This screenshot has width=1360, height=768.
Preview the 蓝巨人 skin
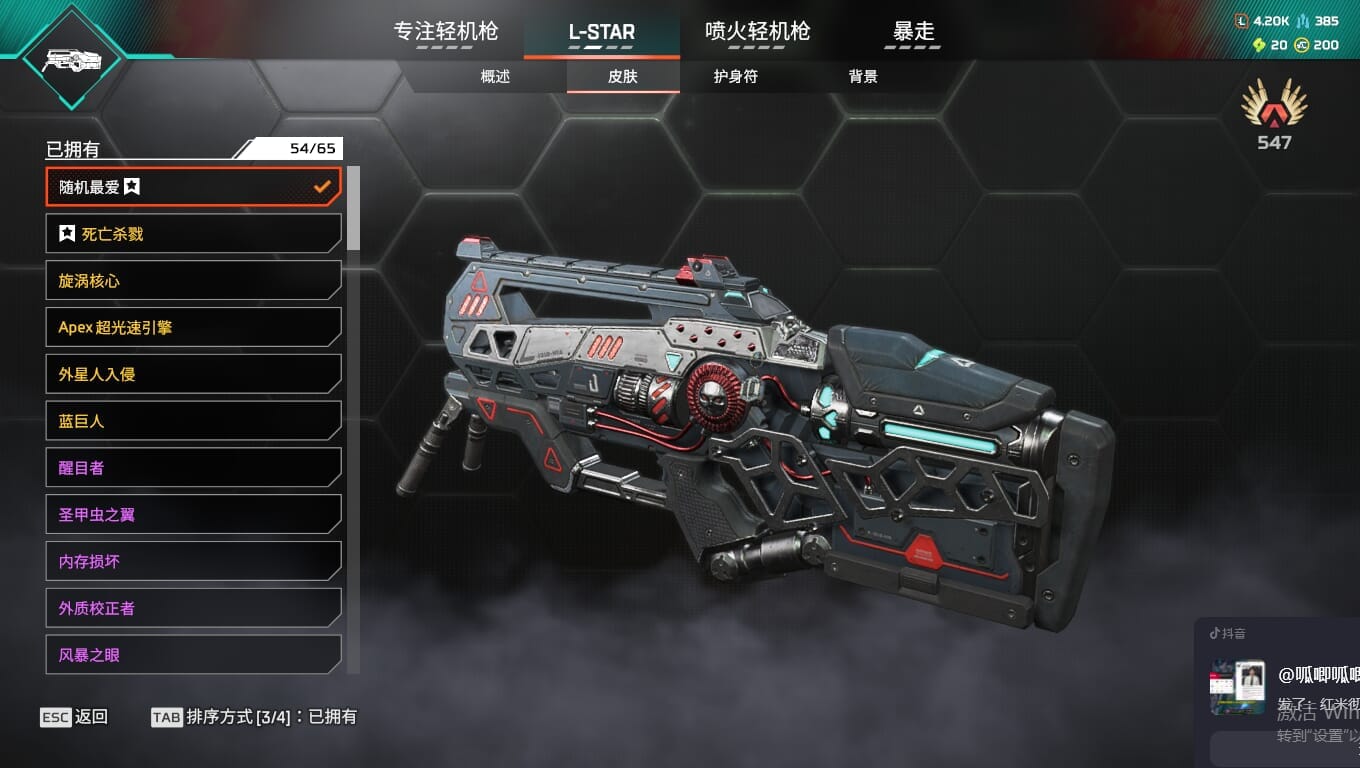click(194, 421)
